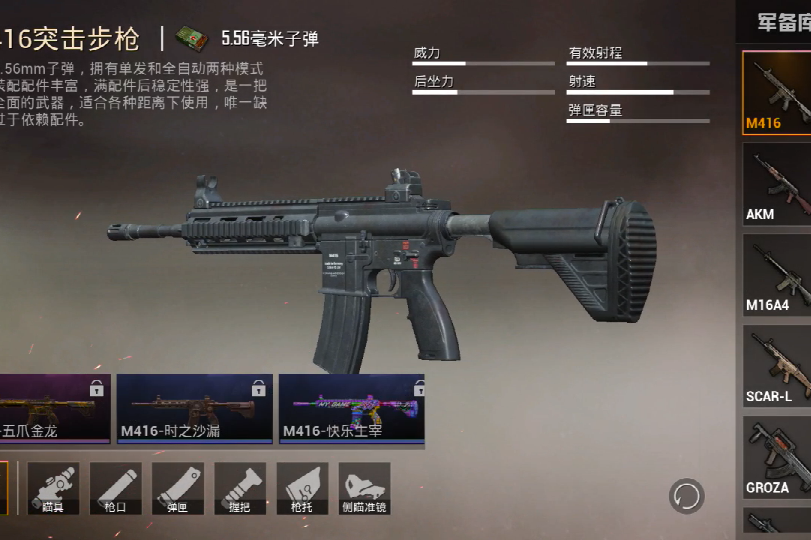Open the 弹匣 magazine attachment slot
This screenshot has height=540, width=811.
coord(177,487)
